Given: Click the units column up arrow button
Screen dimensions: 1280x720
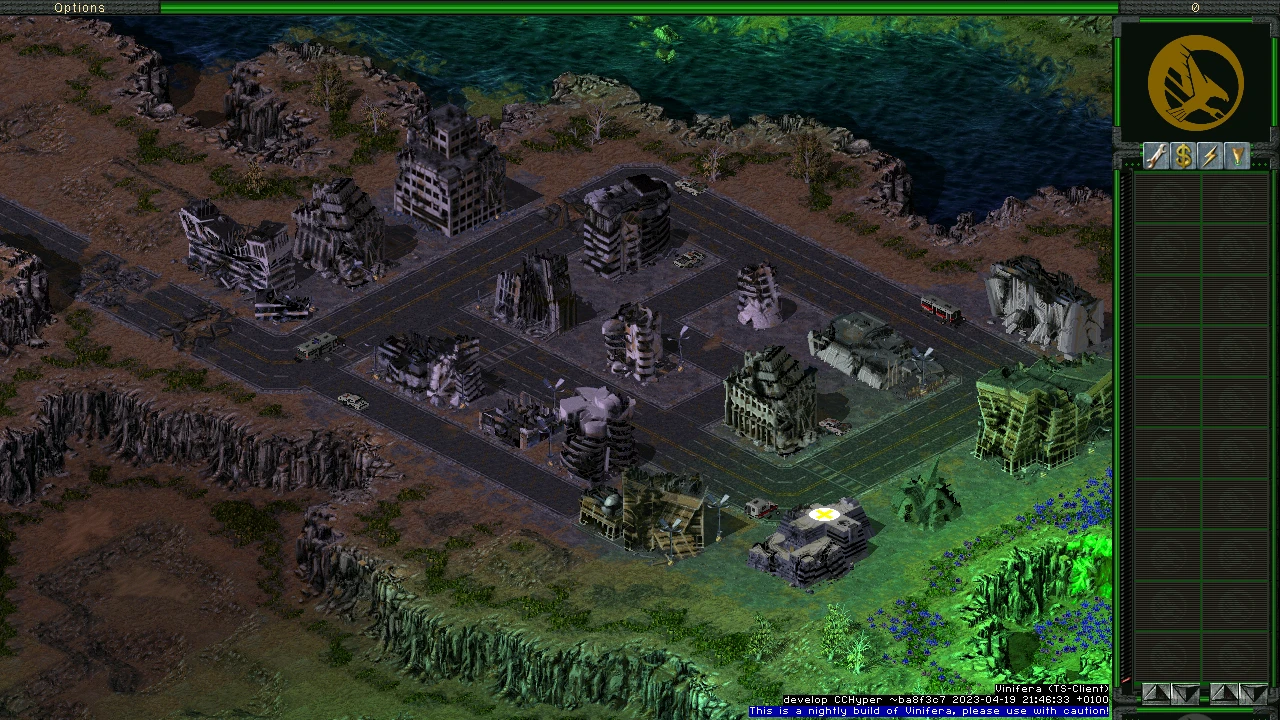Looking at the screenshot, I should tap(1224, 692).
